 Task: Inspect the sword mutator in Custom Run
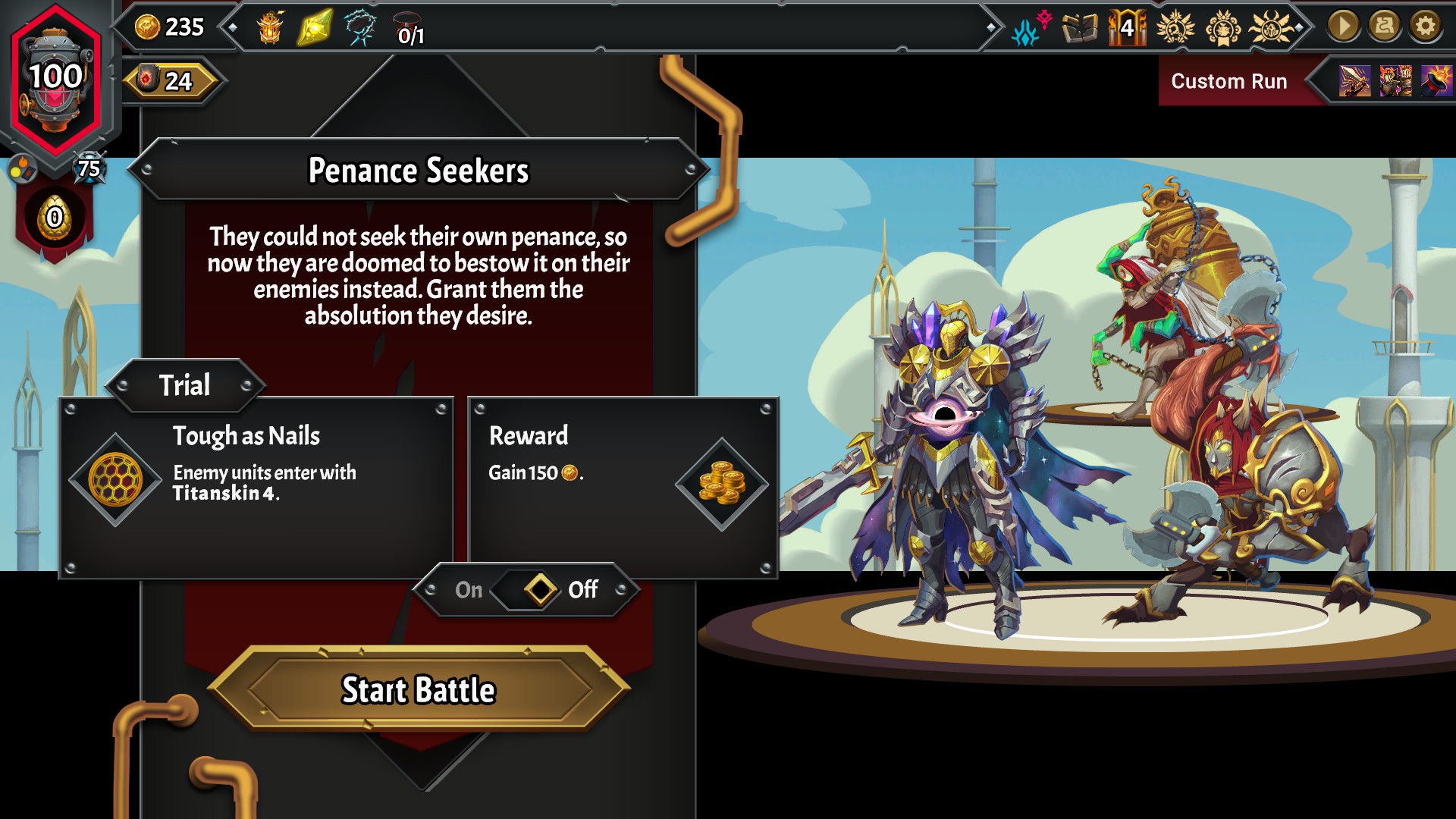coord(1354,80)
